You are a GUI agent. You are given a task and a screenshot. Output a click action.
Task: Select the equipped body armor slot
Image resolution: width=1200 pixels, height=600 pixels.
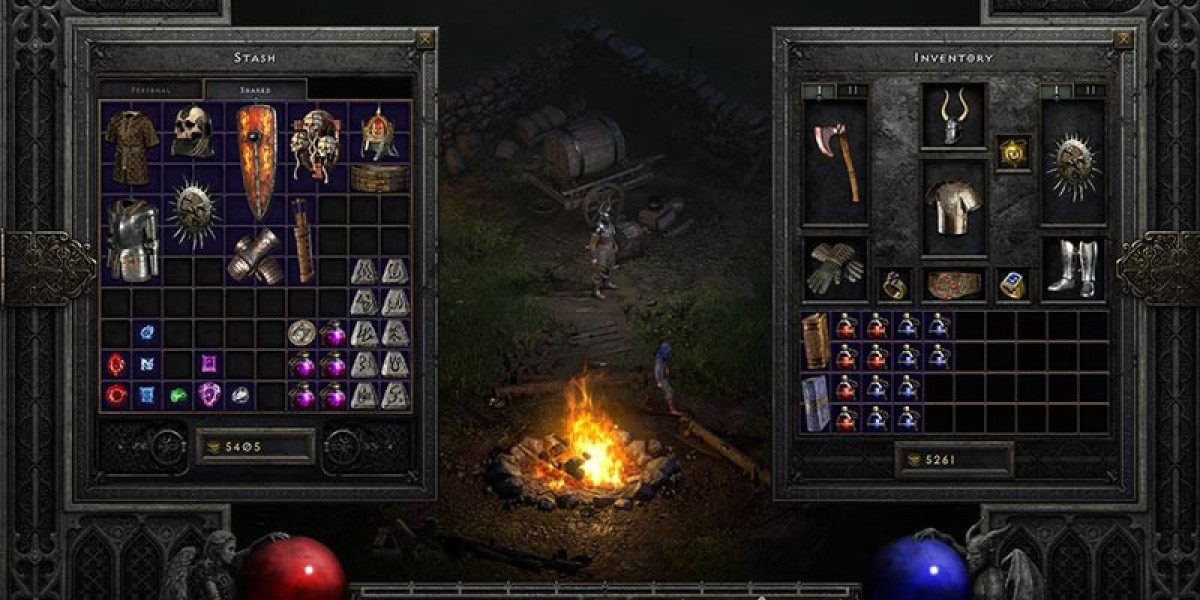coord(953,208)
